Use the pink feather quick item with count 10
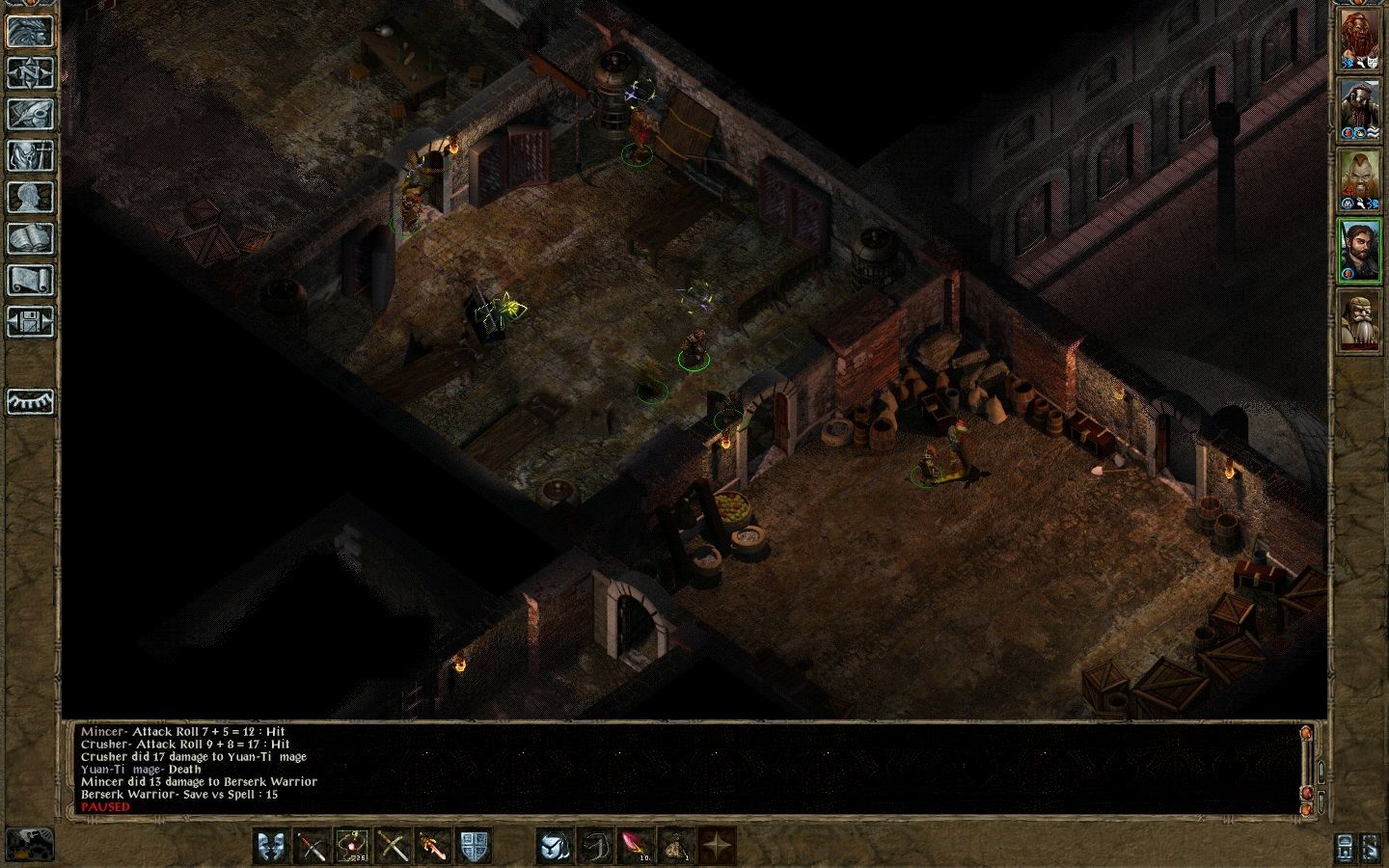1389x868 pixels. (x=636, y=846)
